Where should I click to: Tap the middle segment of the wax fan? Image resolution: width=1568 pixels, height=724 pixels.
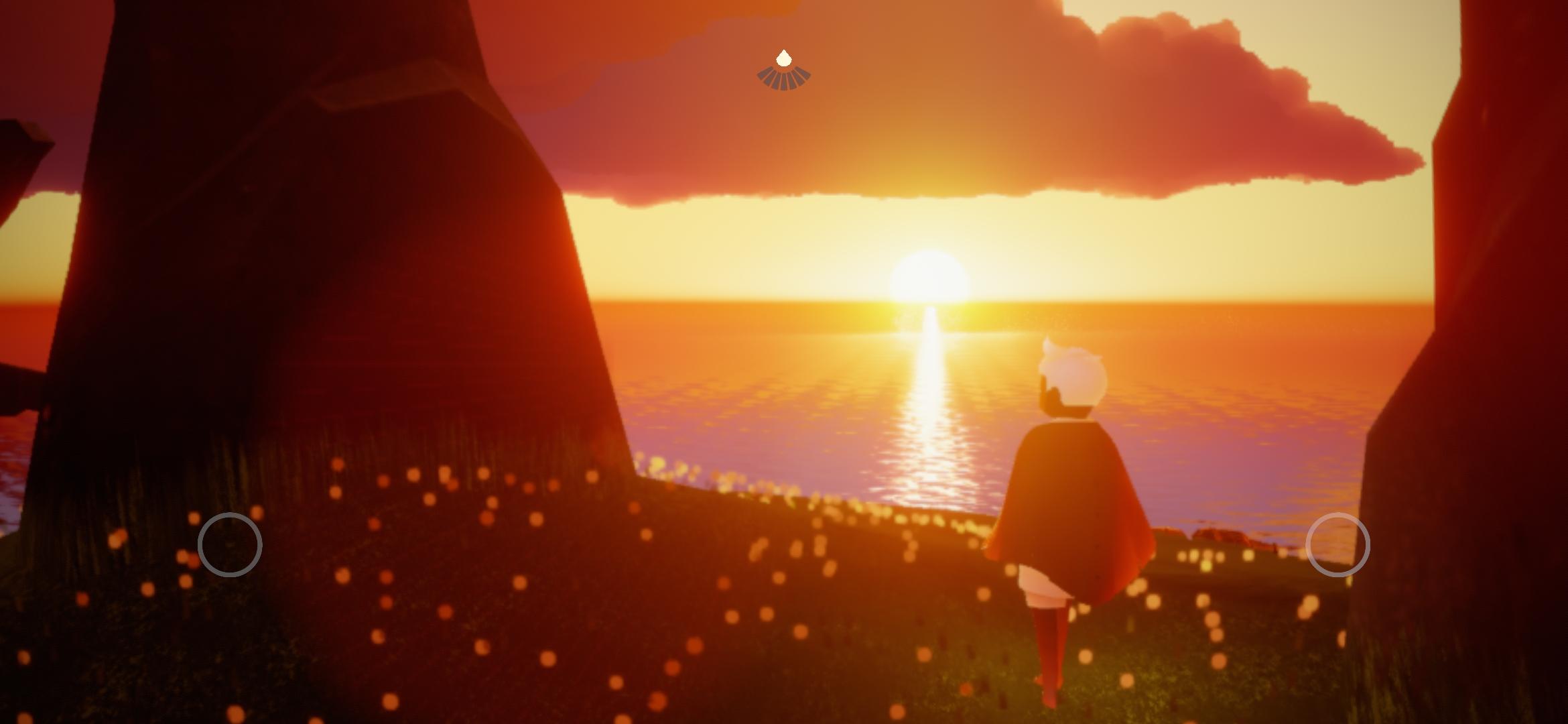click(x=783, y=79)
